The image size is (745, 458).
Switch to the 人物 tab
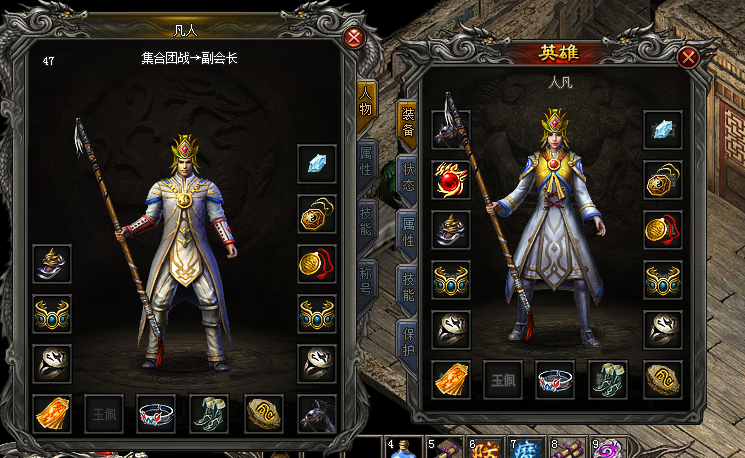point(366,101)
